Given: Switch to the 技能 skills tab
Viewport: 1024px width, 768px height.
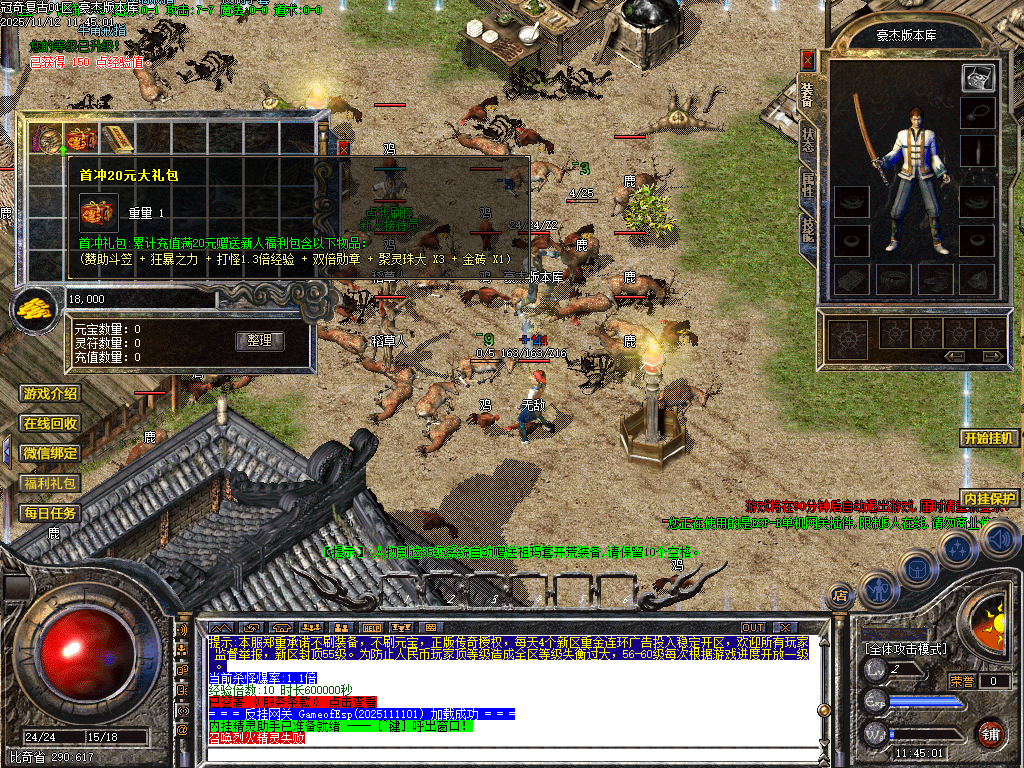Looking at the screenshot, I should click(x=808, y=230).
